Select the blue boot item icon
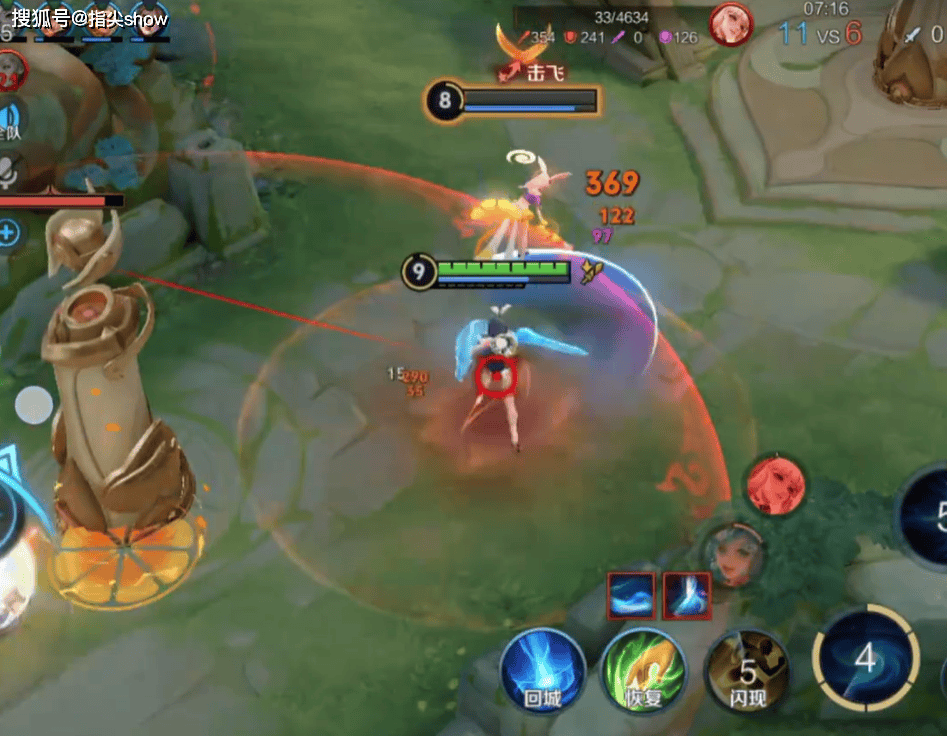This screenshot has height=736, width=947. tap(687, 596)
